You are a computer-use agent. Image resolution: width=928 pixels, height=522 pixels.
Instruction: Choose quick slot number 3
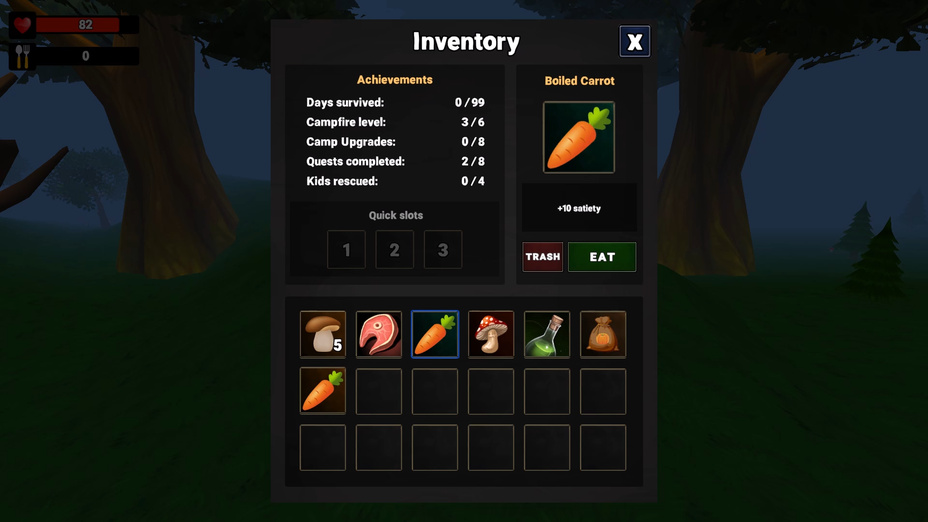tap(443, 250)
